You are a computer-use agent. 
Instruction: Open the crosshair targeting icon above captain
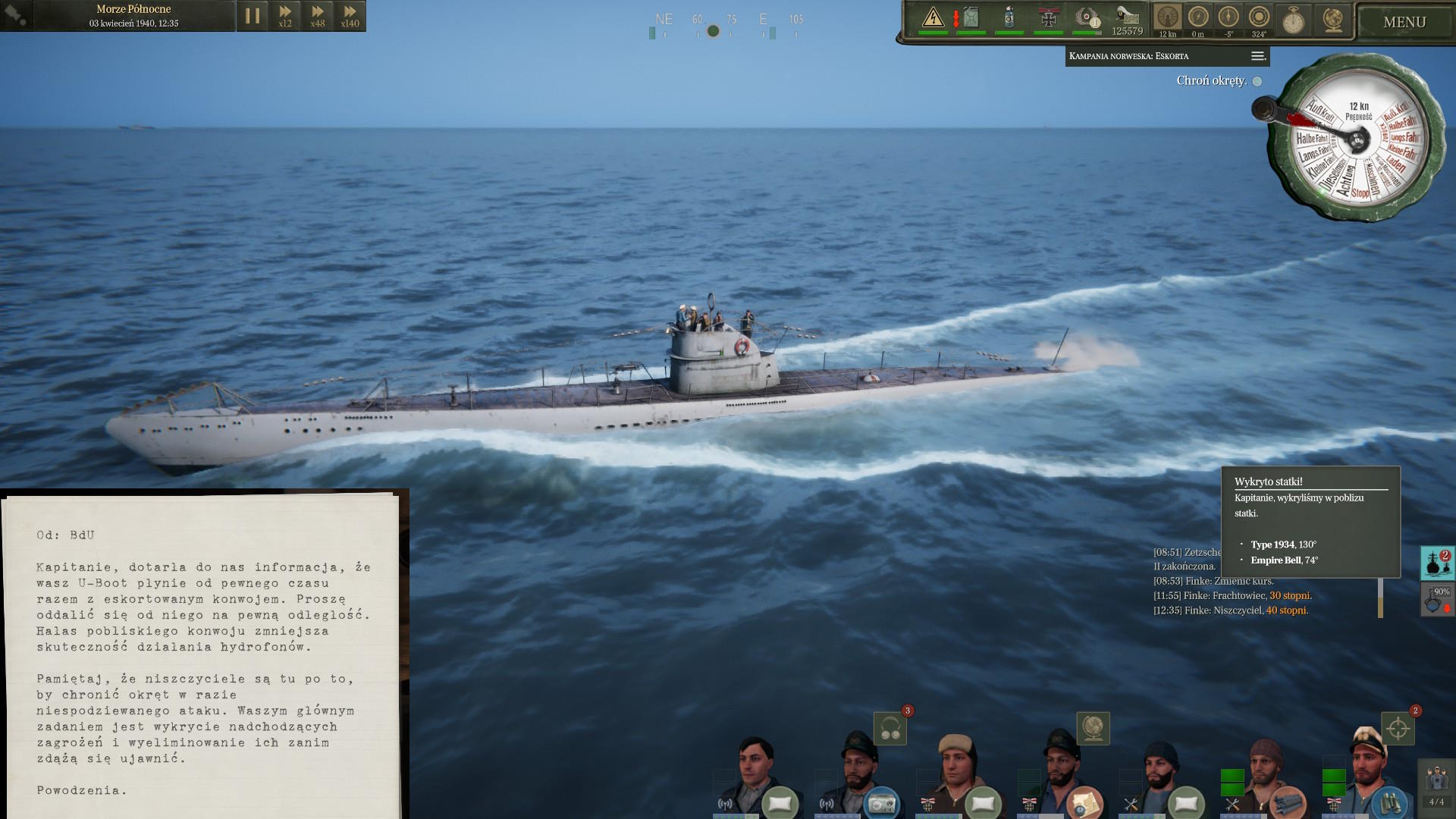pyautogui.click(x=1398, y=729)
